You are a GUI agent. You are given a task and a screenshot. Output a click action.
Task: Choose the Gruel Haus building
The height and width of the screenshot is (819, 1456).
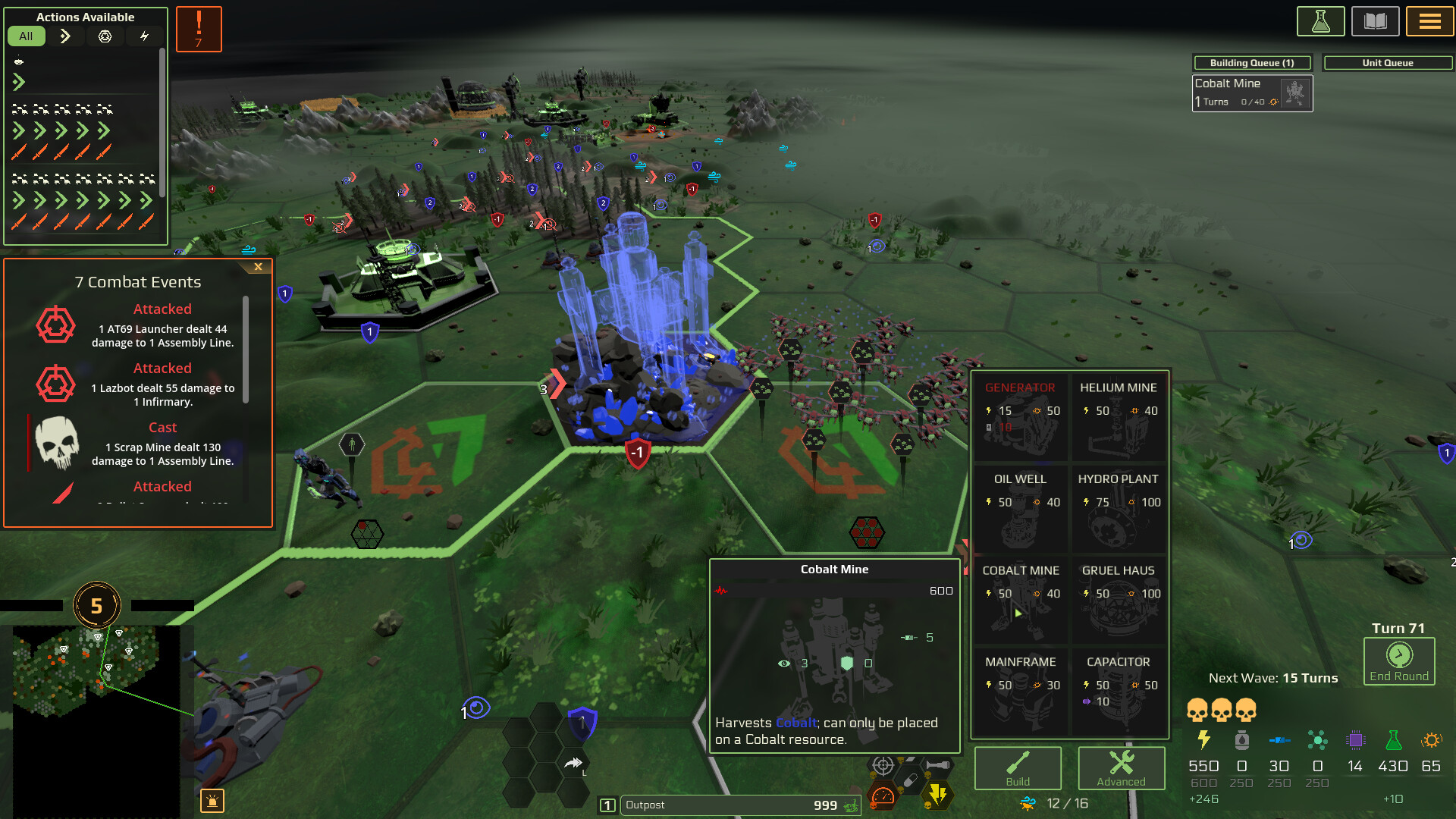point(1118,600)
